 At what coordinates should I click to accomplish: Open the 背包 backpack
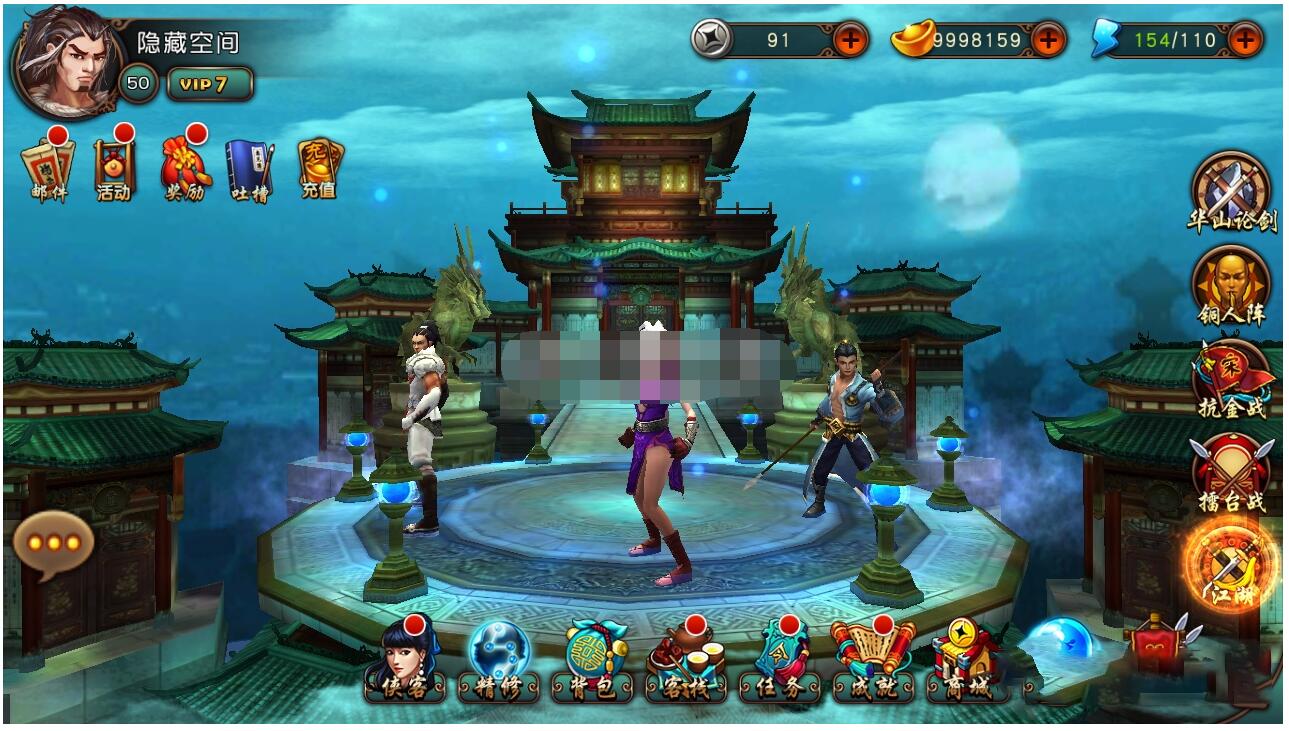click(x=592, y=662)
